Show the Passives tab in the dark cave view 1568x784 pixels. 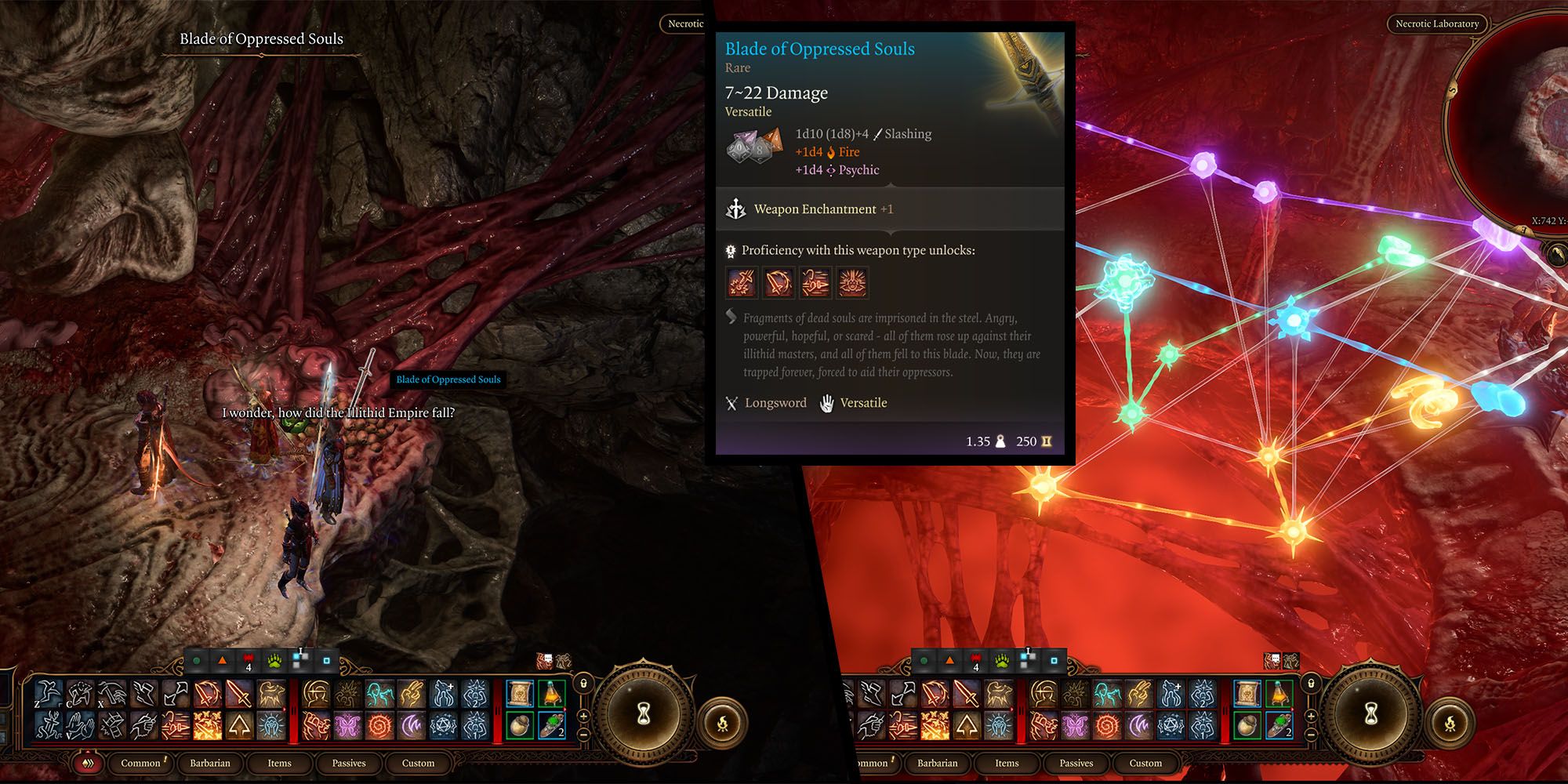[349, 763]
